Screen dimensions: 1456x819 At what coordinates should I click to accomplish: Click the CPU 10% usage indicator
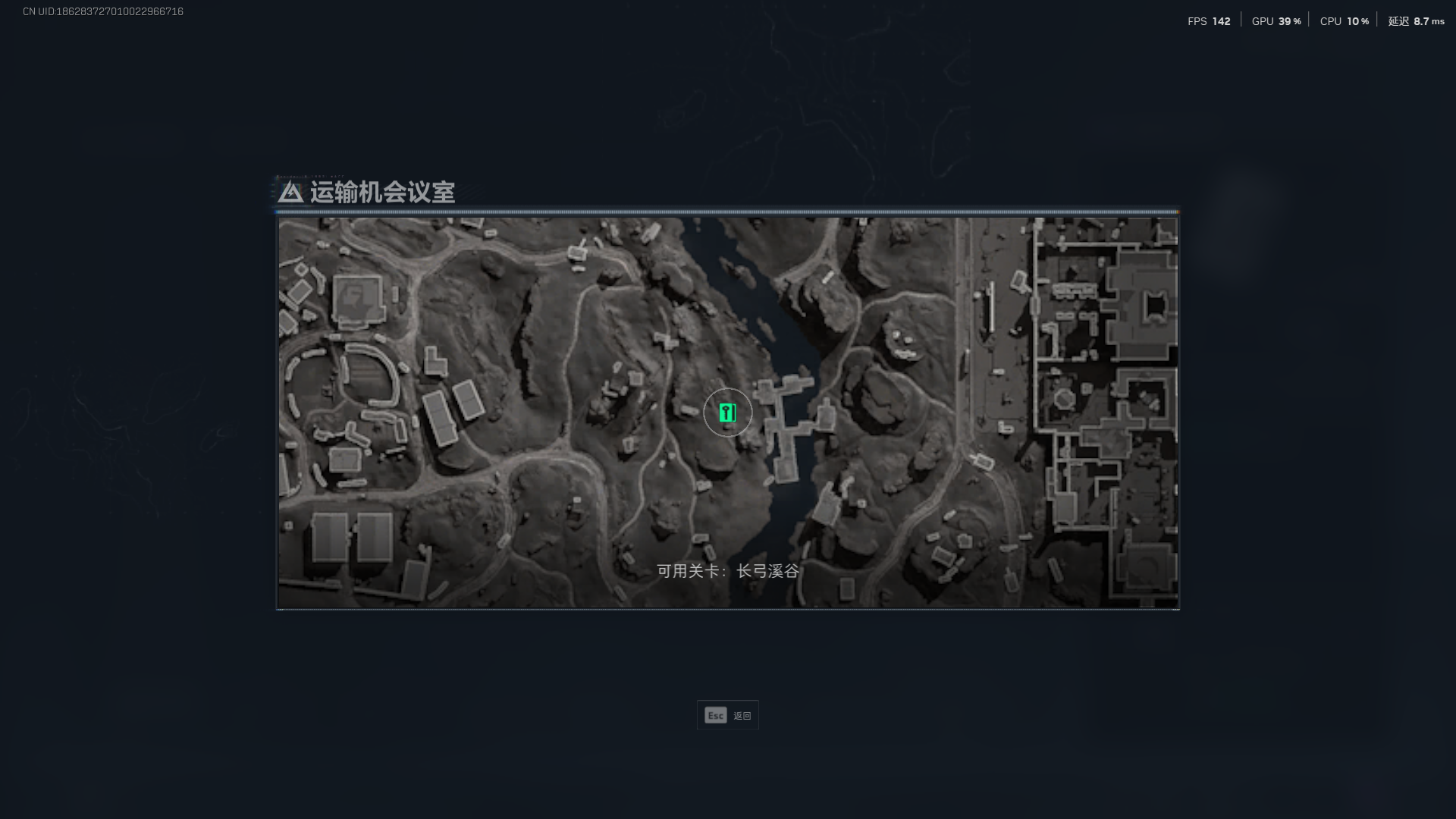[1342, 22]
